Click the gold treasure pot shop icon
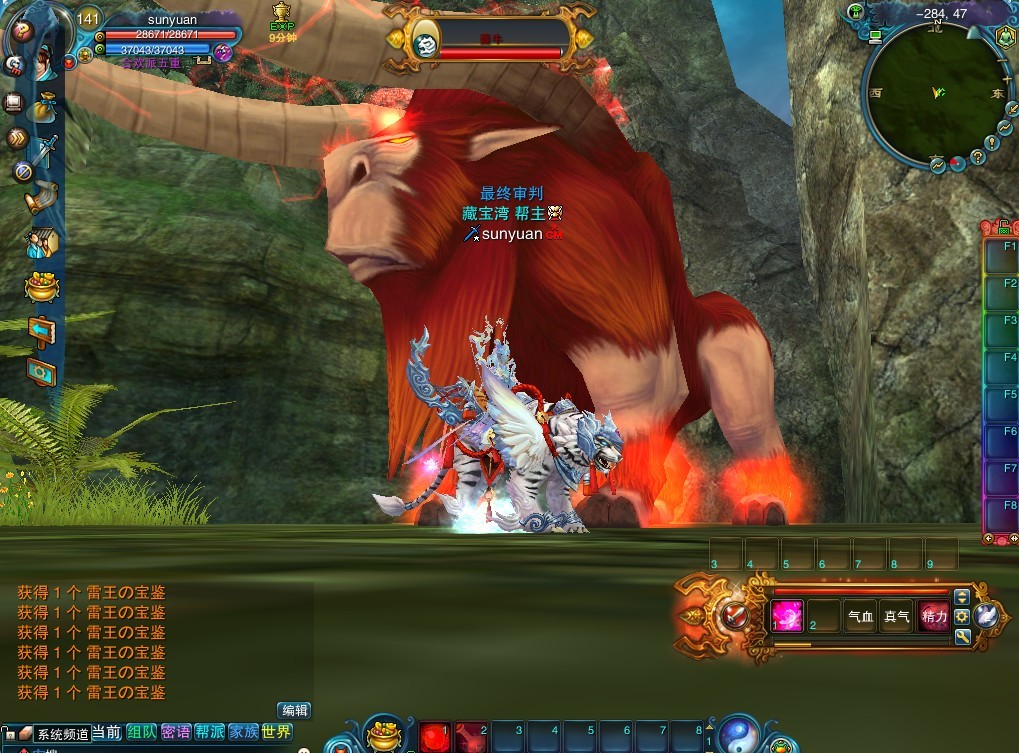1019x753 pixels. (41, 287)
